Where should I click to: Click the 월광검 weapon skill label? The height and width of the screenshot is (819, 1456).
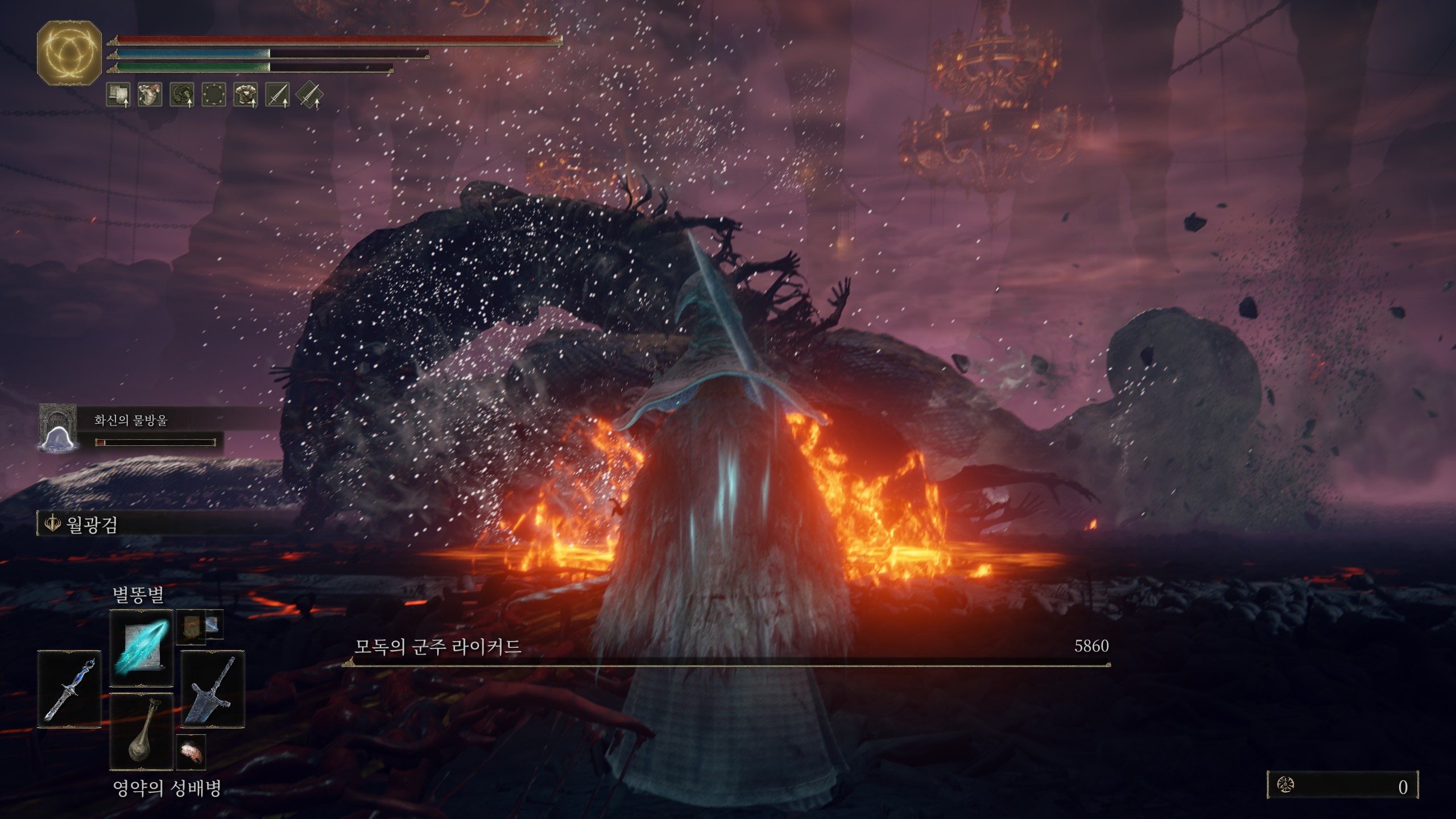[x=91, y=524]
